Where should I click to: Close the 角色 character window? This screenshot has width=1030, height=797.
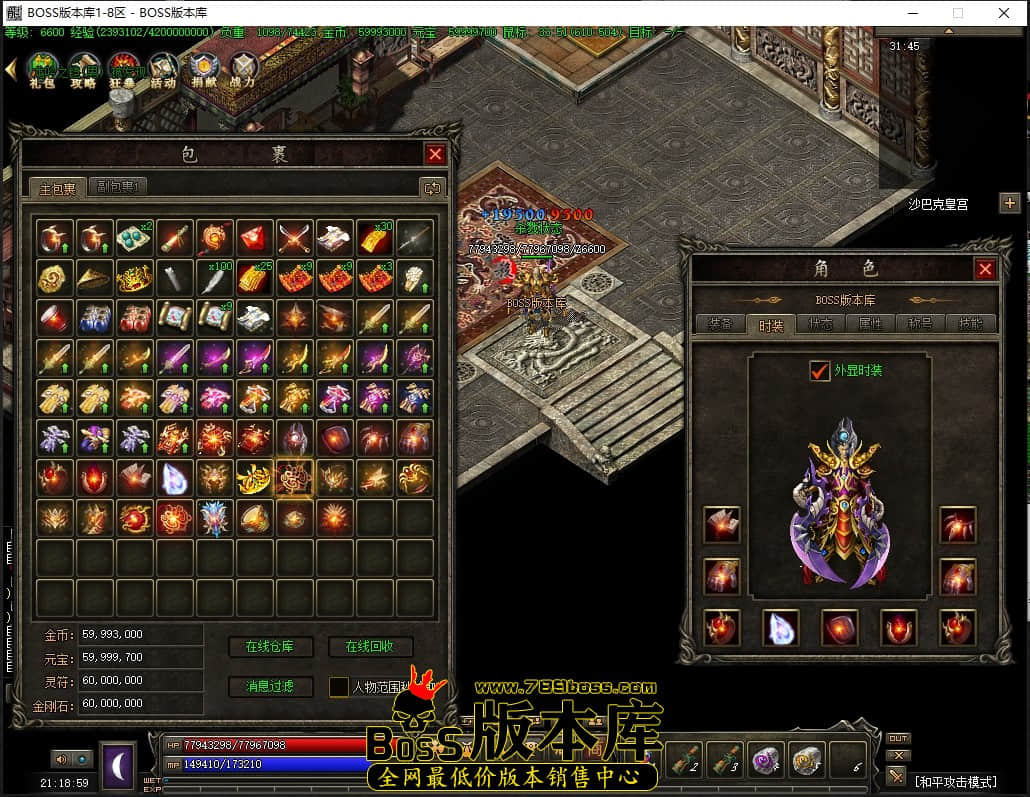pos(985,269)
